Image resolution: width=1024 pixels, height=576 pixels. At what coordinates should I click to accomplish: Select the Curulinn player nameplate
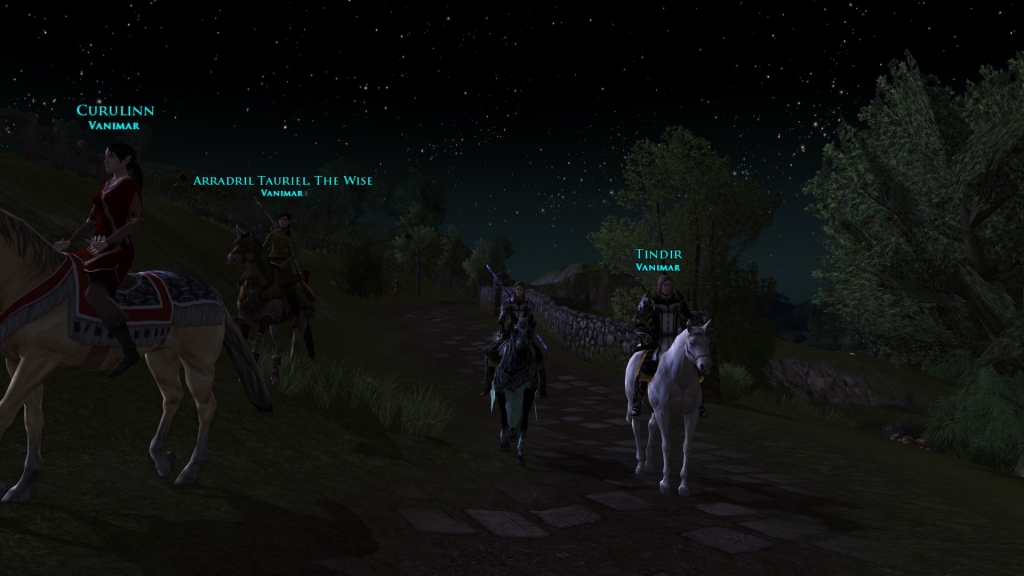point(115,111)
